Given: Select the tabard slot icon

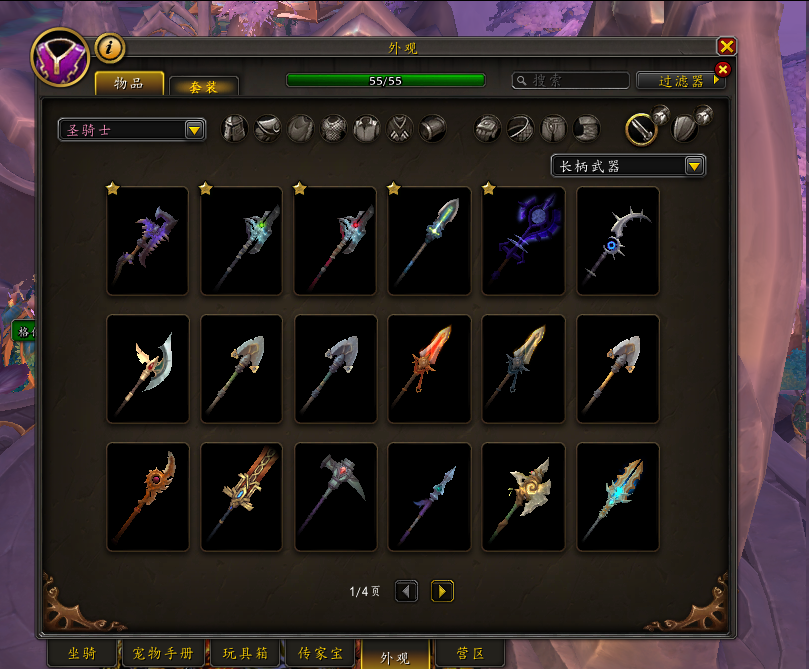Looking at the screenshot, I should point(400,128).
